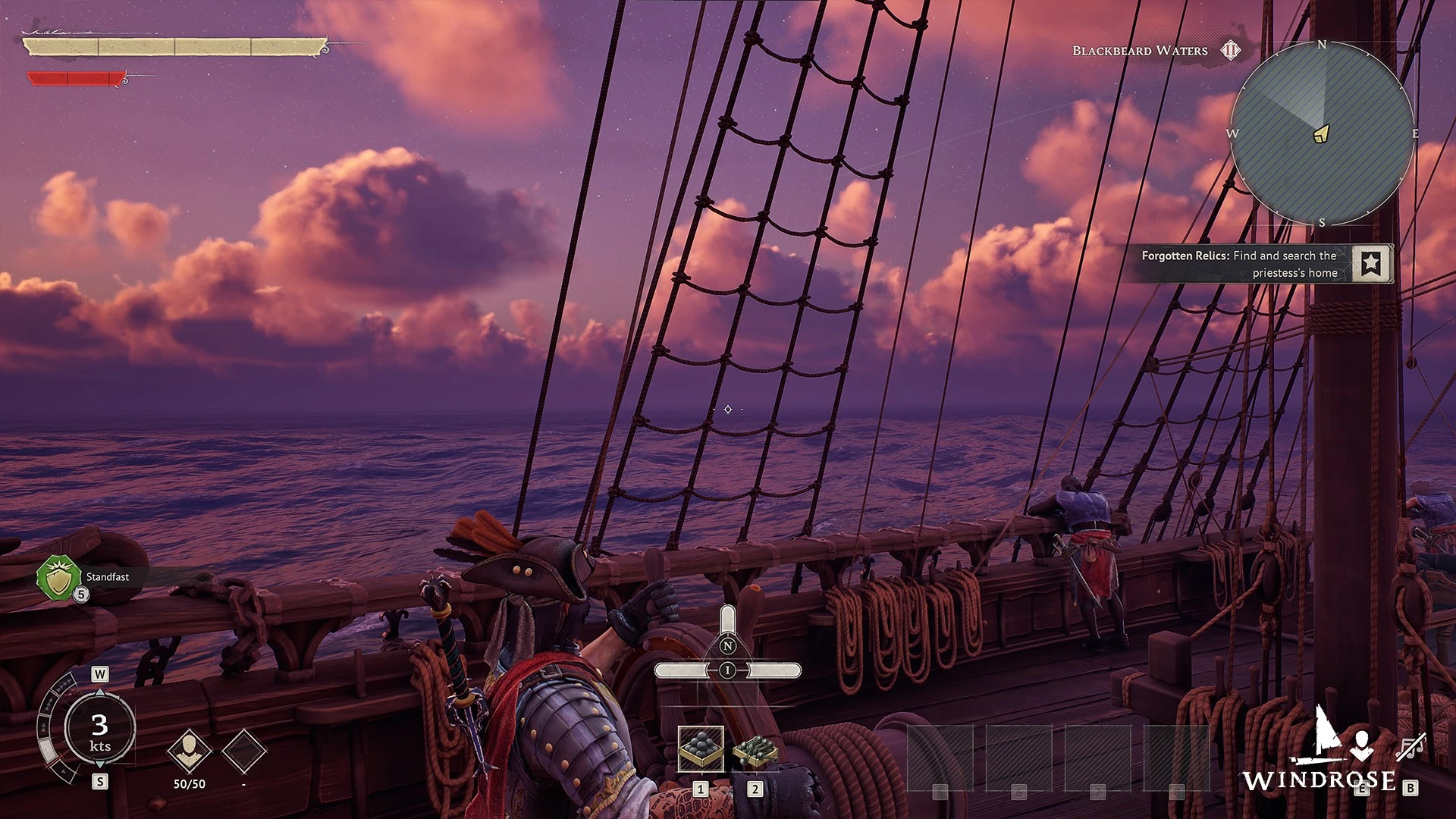Click the Blackbeard Waters zone tier badge
This screenshot has height=819, width=1456.
(x=1230, y=51)
